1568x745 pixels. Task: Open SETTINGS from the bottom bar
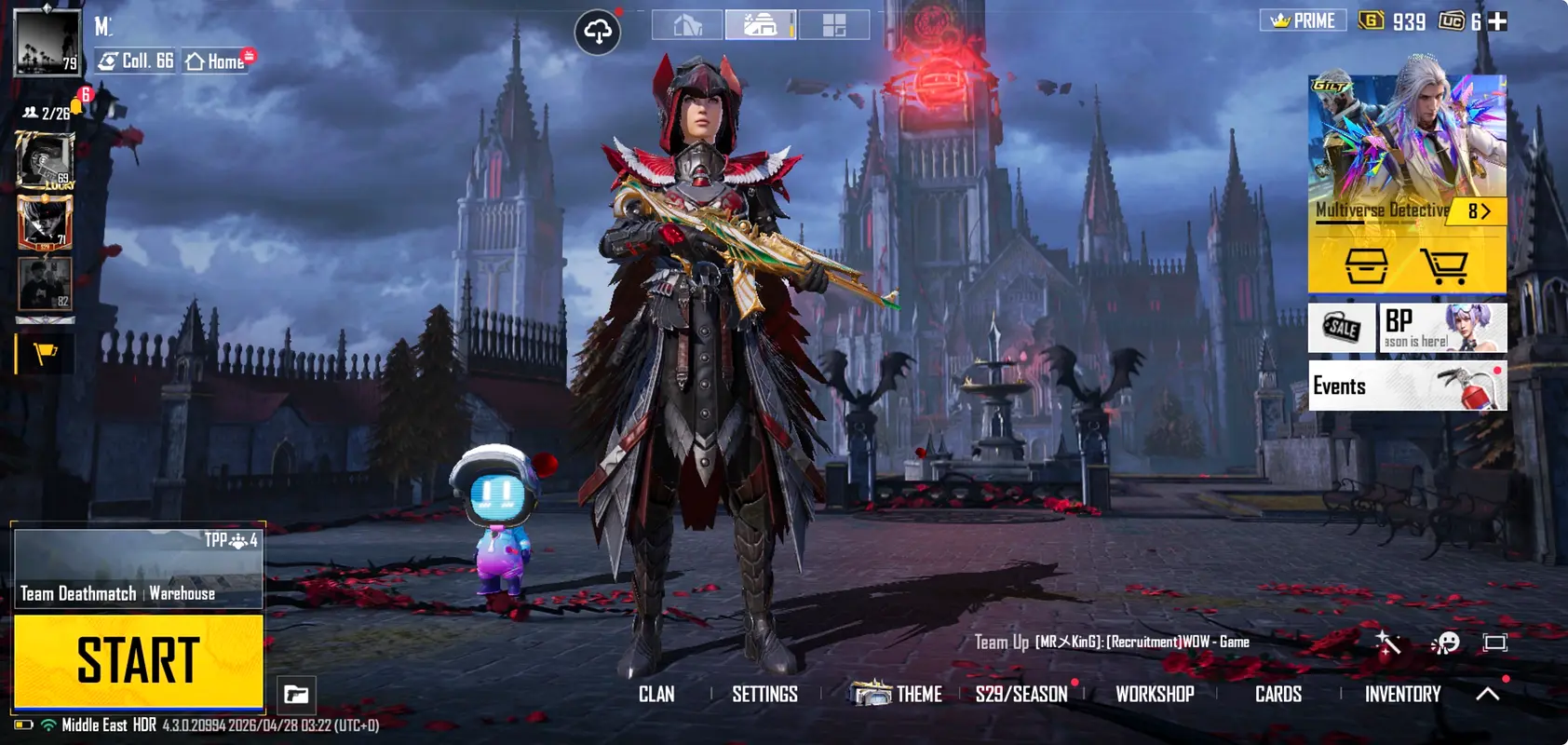764,695
